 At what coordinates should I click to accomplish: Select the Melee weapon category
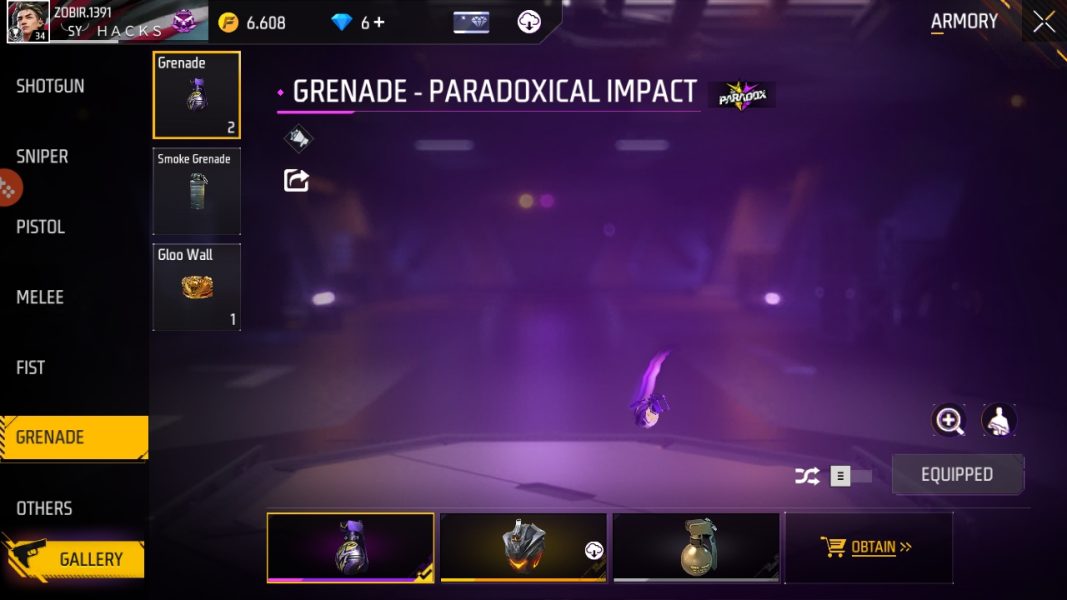40,297
